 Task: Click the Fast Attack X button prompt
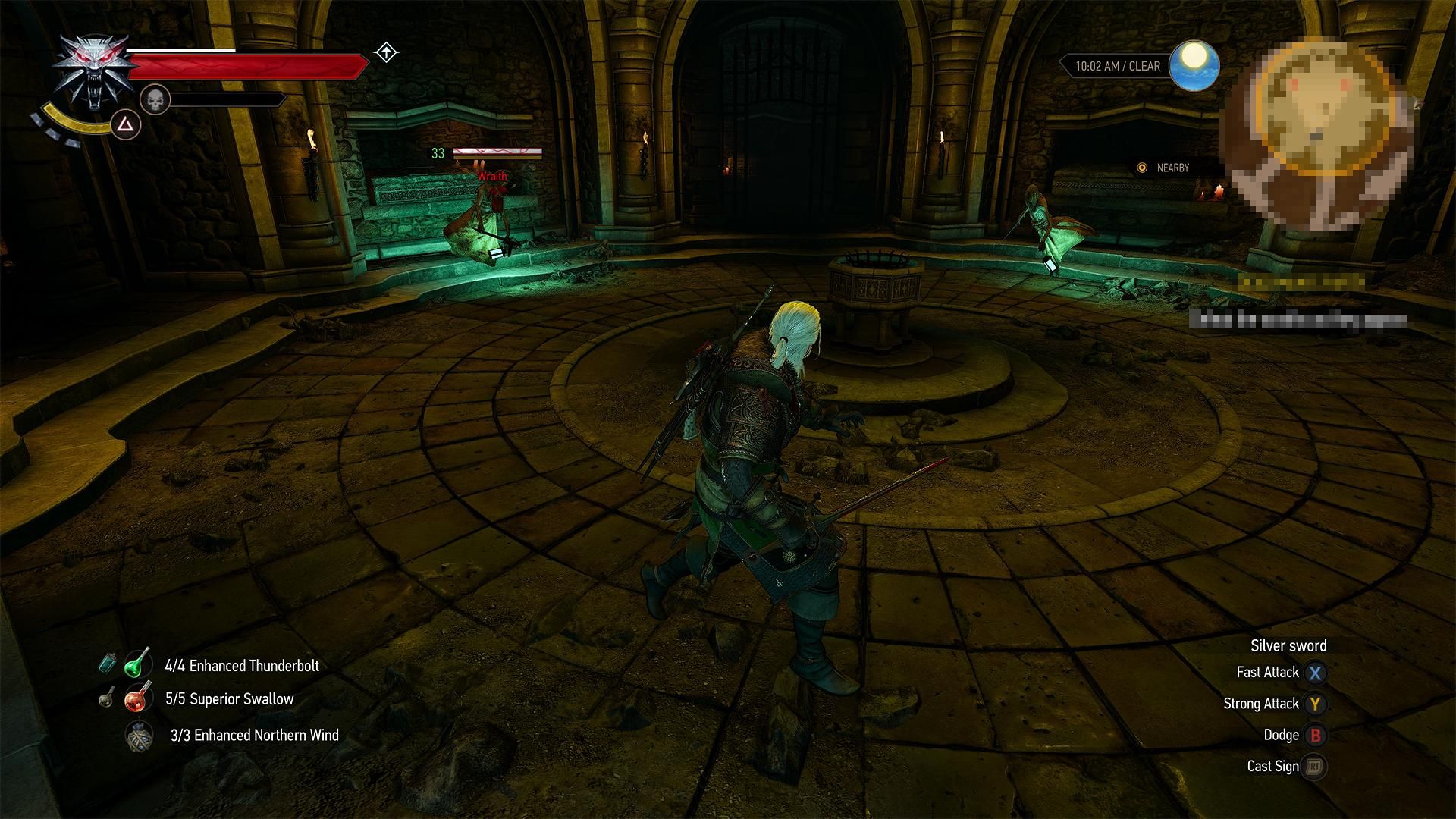point(1315,672)
